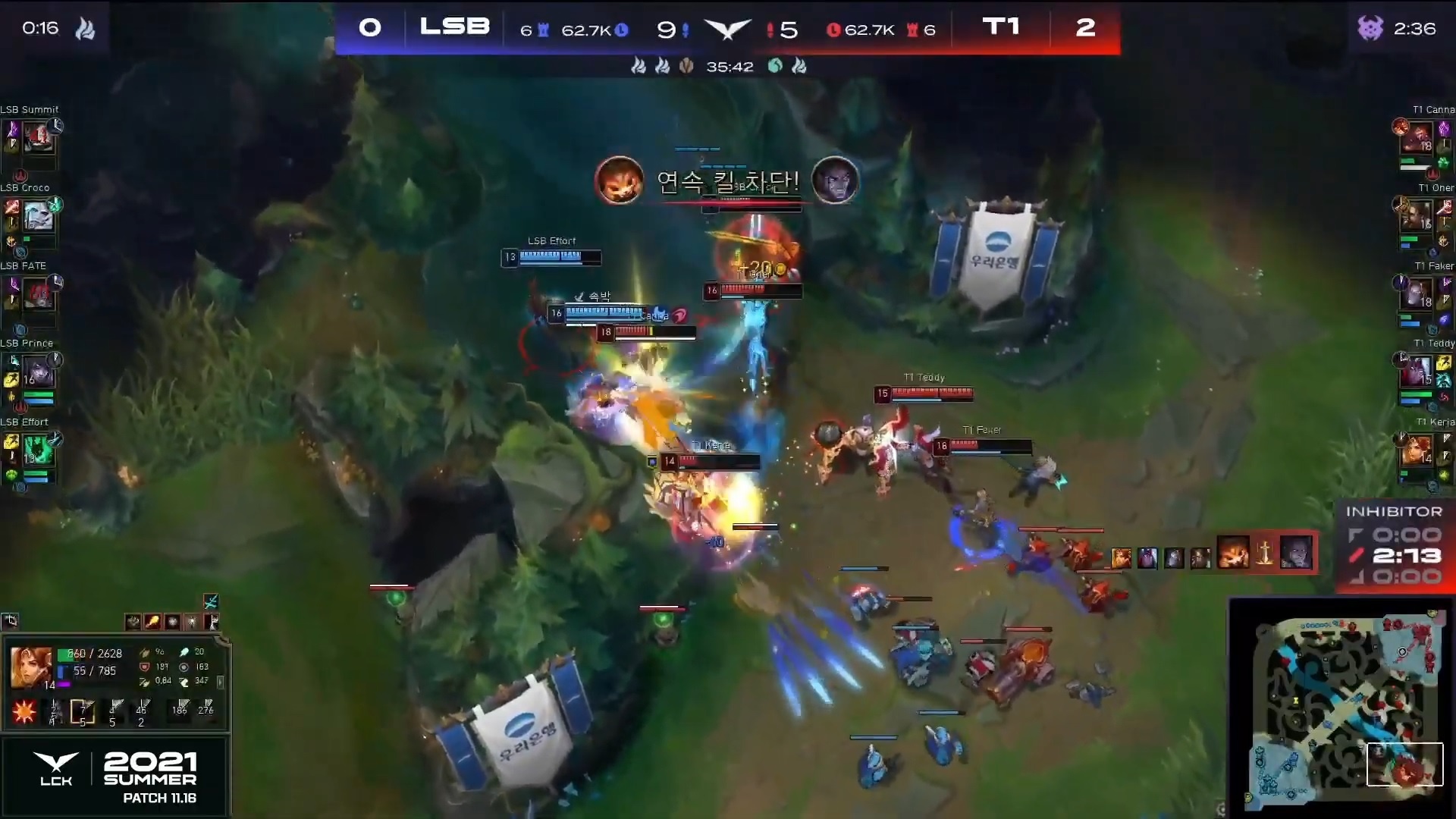1456x819 pixels.
Task: Click the flame crest beside the 0:16 timer
Action: 86,28
